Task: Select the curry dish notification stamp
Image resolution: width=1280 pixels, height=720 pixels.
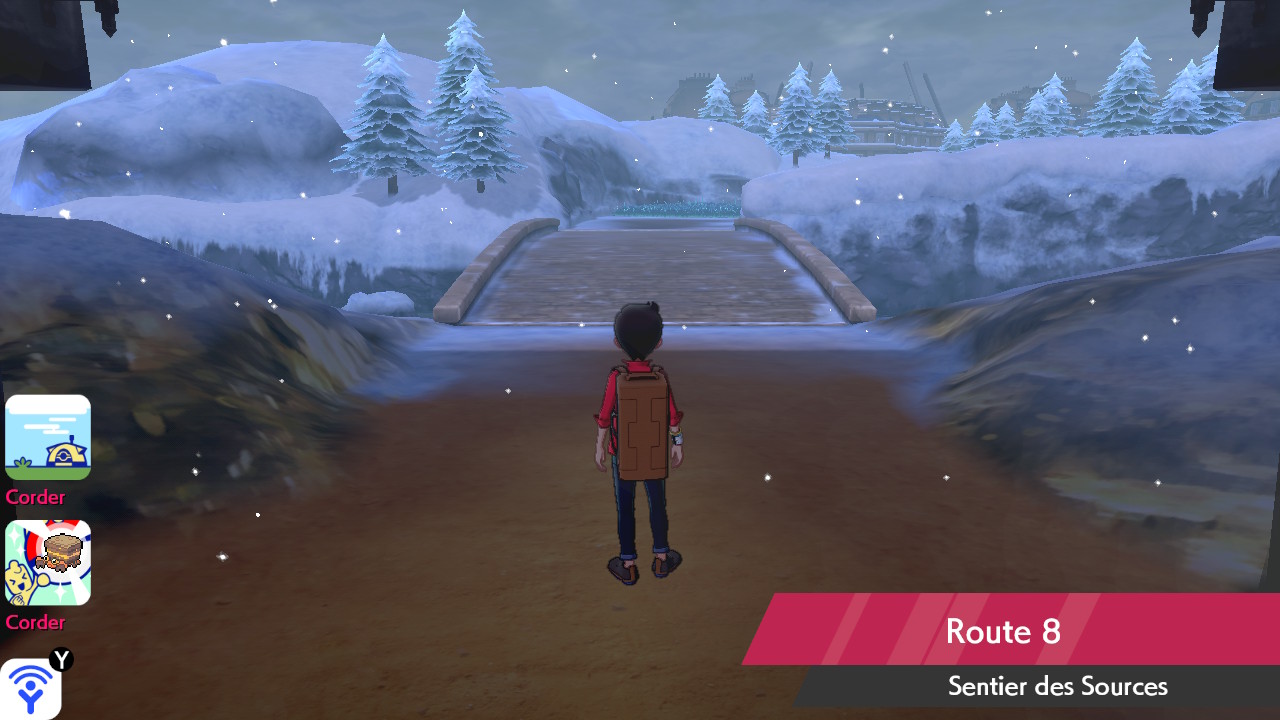Action: coord(48,562)
